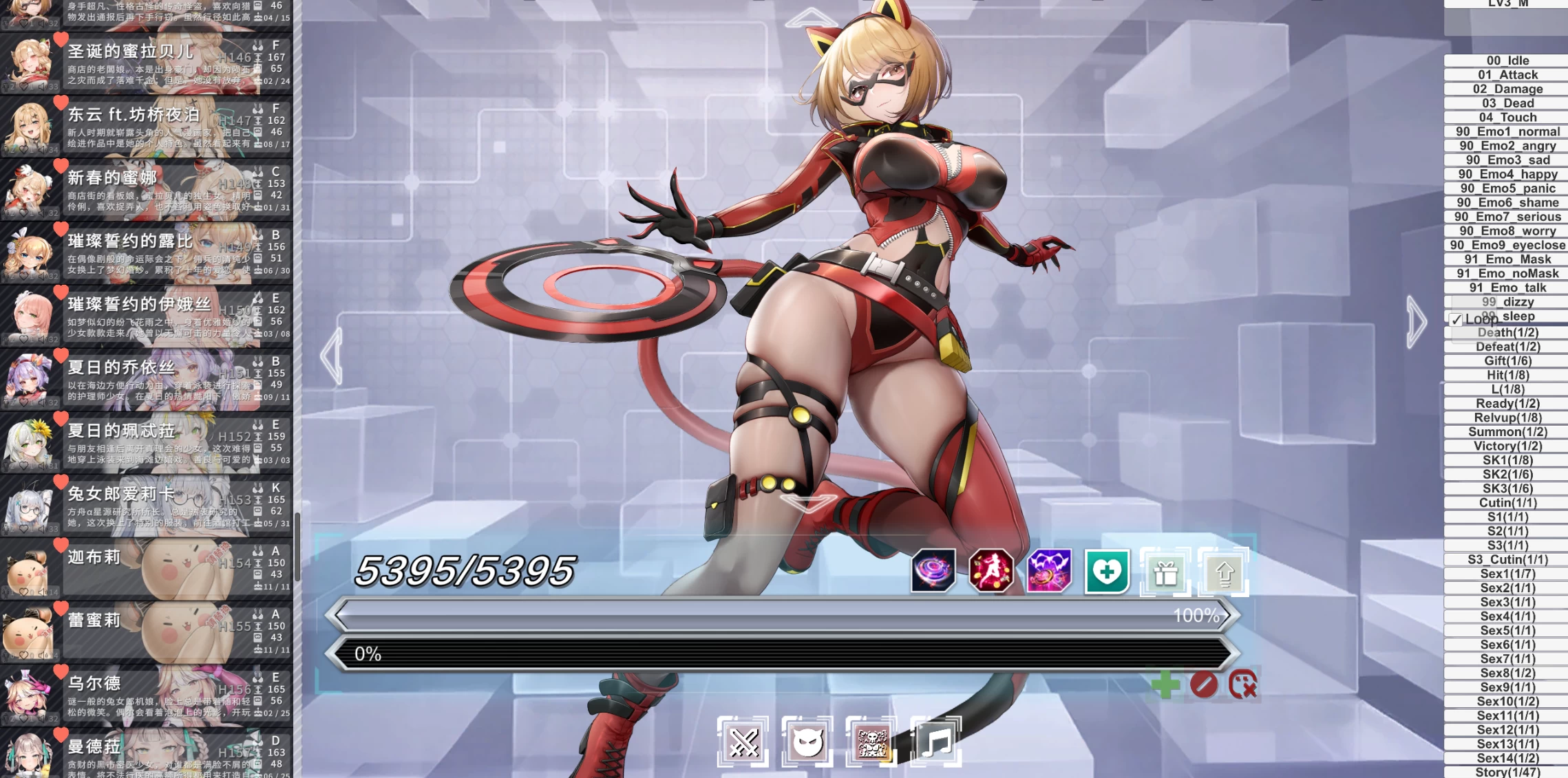This screenshot has height=778, width=1568.
Task: Click the crossed swords button
Action: (x=743, y=742)
